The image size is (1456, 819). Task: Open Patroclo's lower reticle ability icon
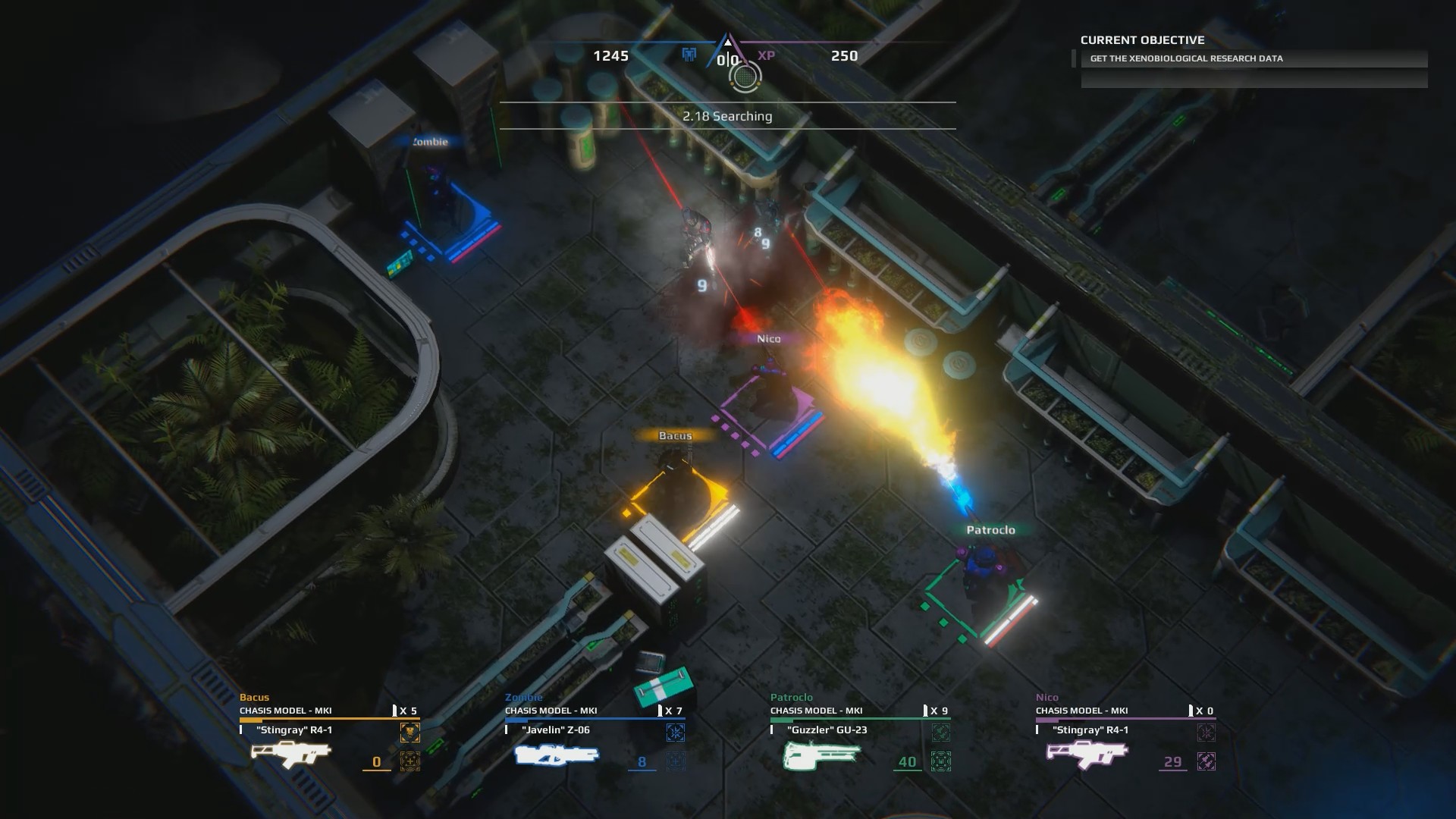[x=942, y=761]
